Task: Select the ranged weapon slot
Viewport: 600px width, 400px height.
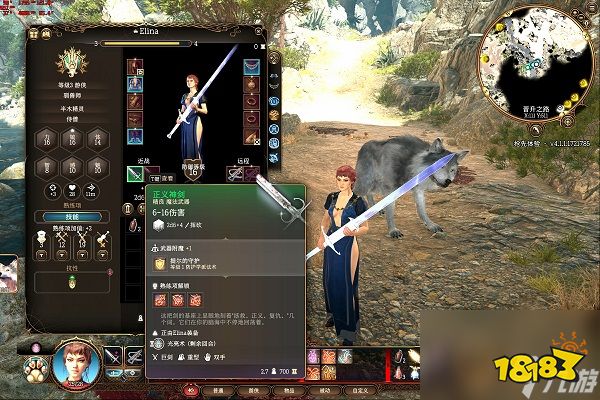Action: (236, 174)
